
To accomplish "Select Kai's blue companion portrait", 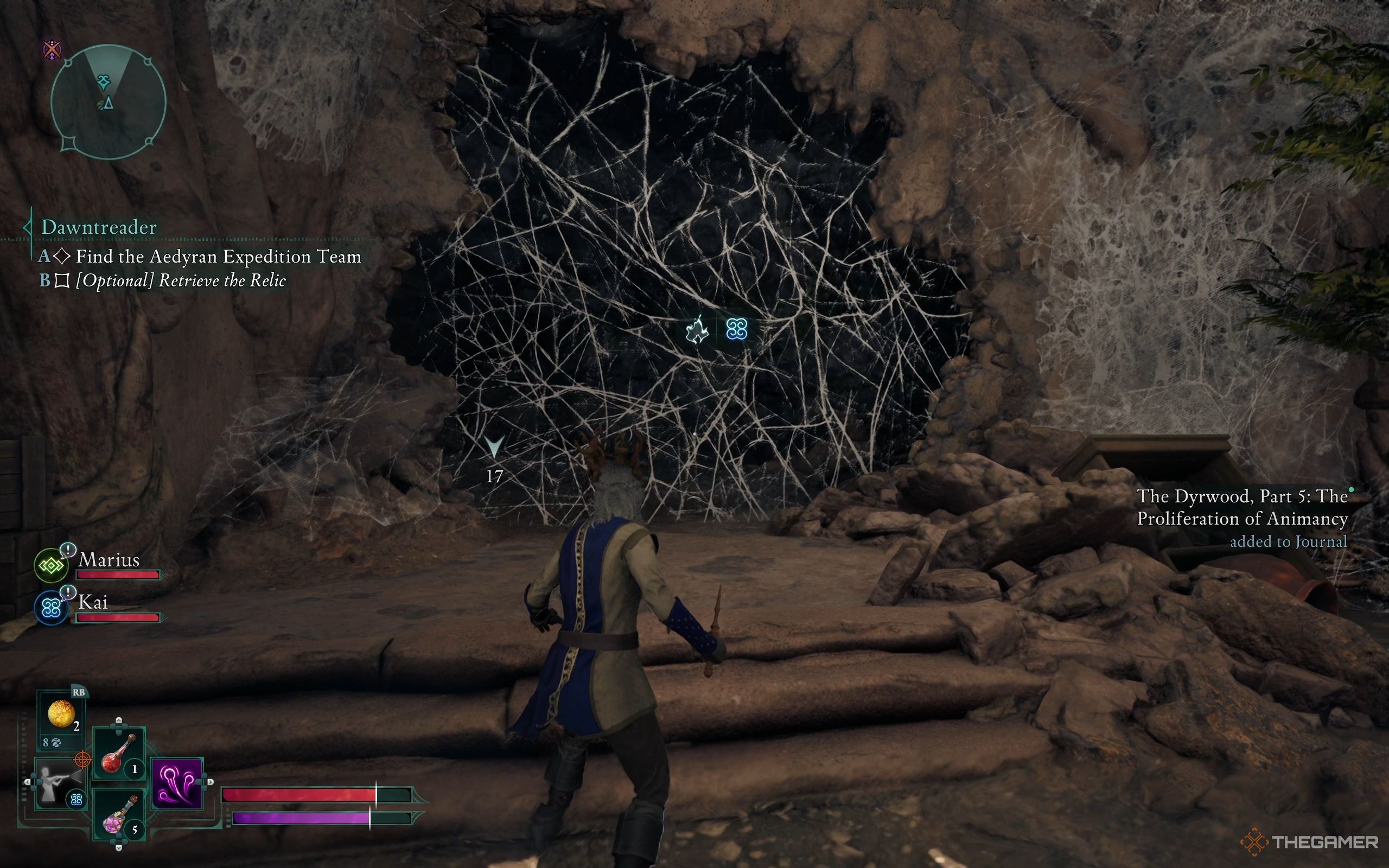I will point(51,608).
